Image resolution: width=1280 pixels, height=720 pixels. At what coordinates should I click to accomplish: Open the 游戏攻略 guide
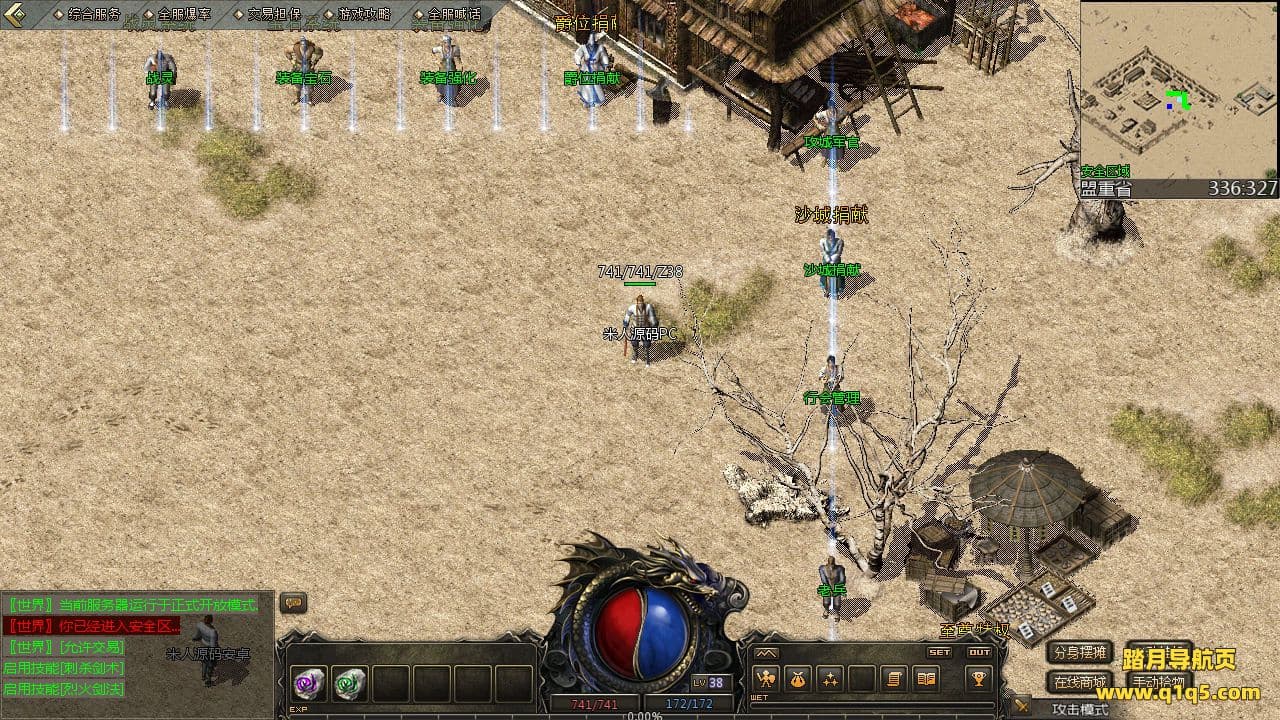[363, 14]
